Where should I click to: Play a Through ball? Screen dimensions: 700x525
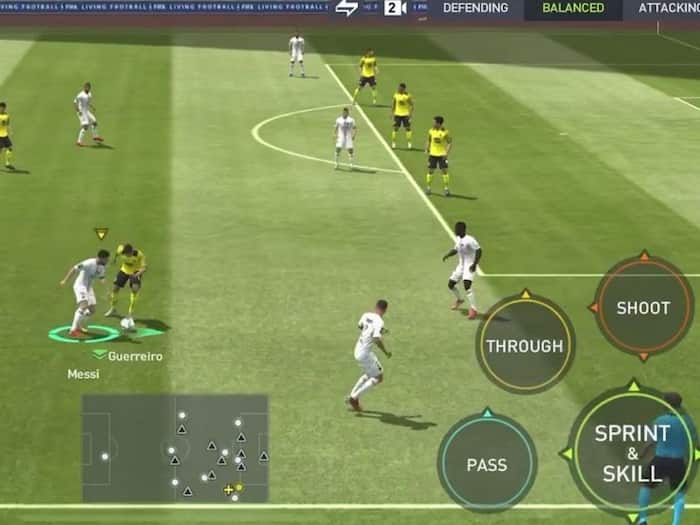pyautogui.click(x=524, y=346)
